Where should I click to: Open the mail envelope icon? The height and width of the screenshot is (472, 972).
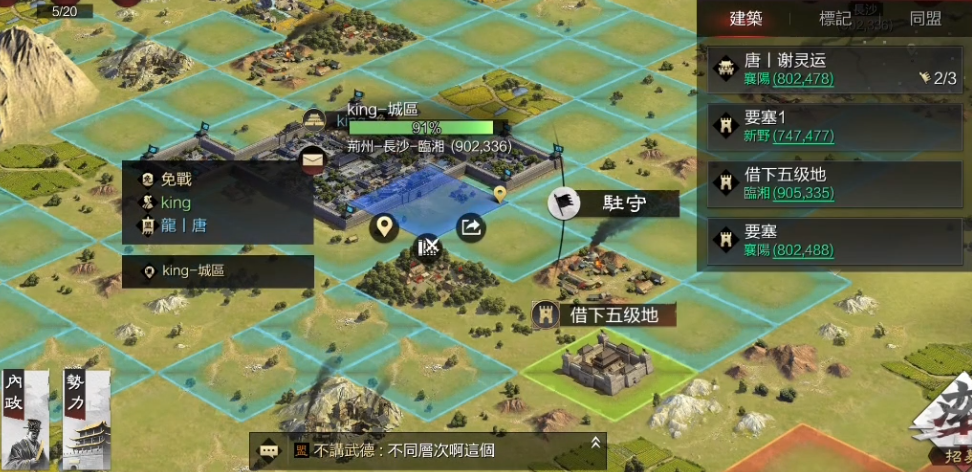(x=313, y=158)
